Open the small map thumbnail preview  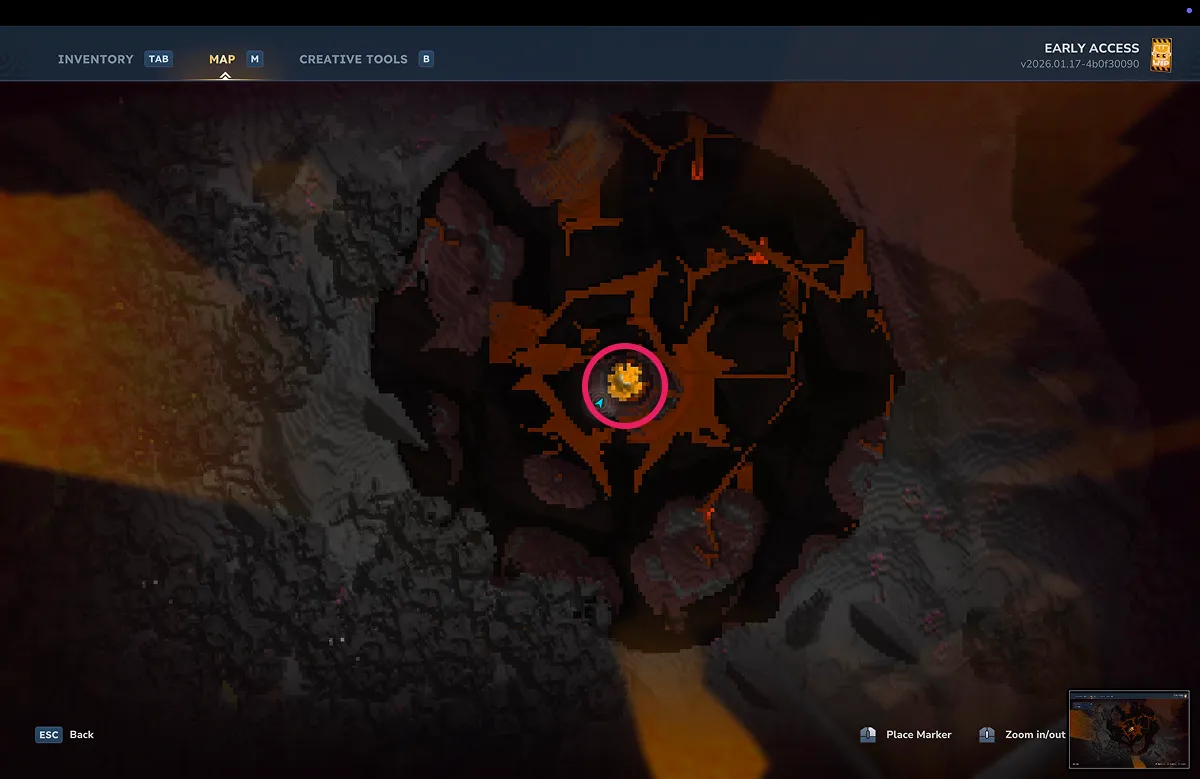(x=1128, y=727)
